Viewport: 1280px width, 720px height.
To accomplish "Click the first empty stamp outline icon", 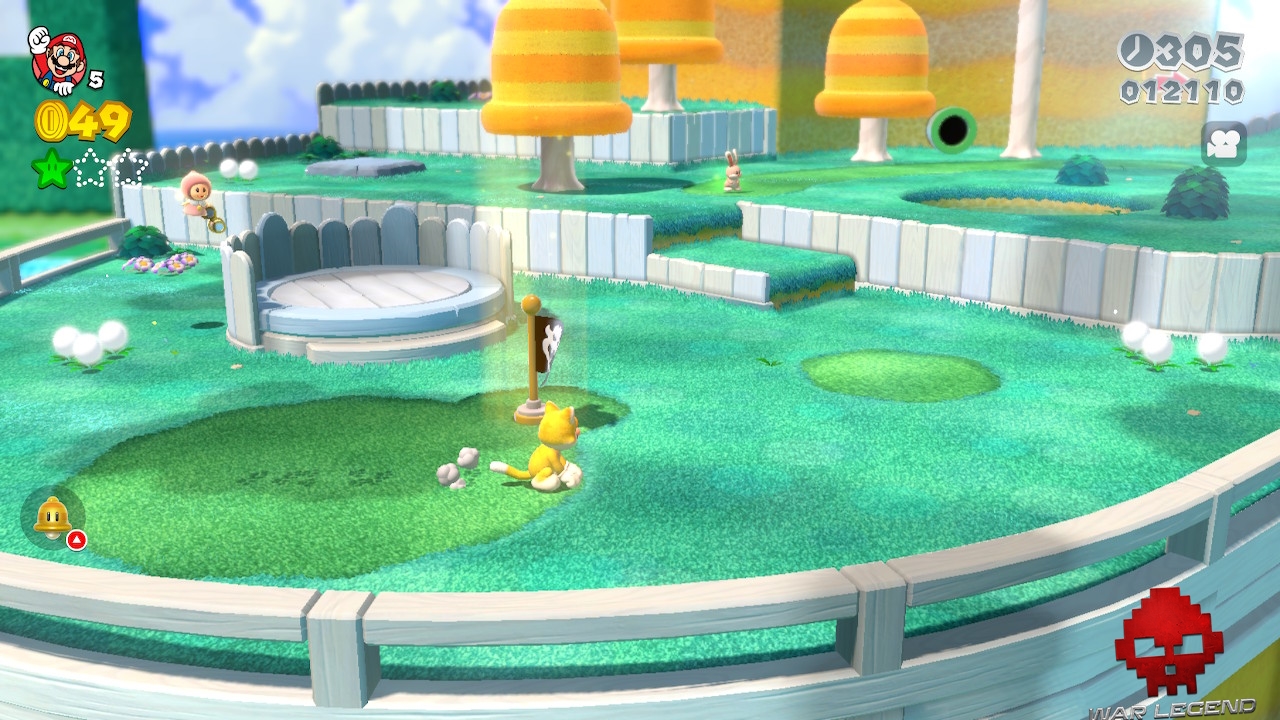I will [x=90, y=168].
